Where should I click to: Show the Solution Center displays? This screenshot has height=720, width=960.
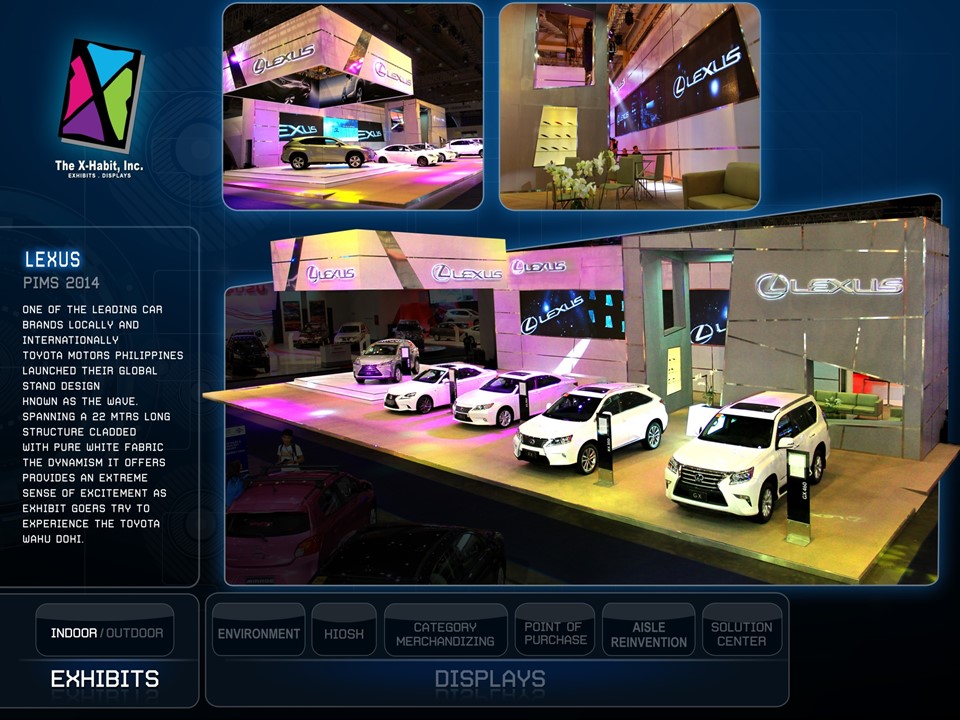pos(742,632)
